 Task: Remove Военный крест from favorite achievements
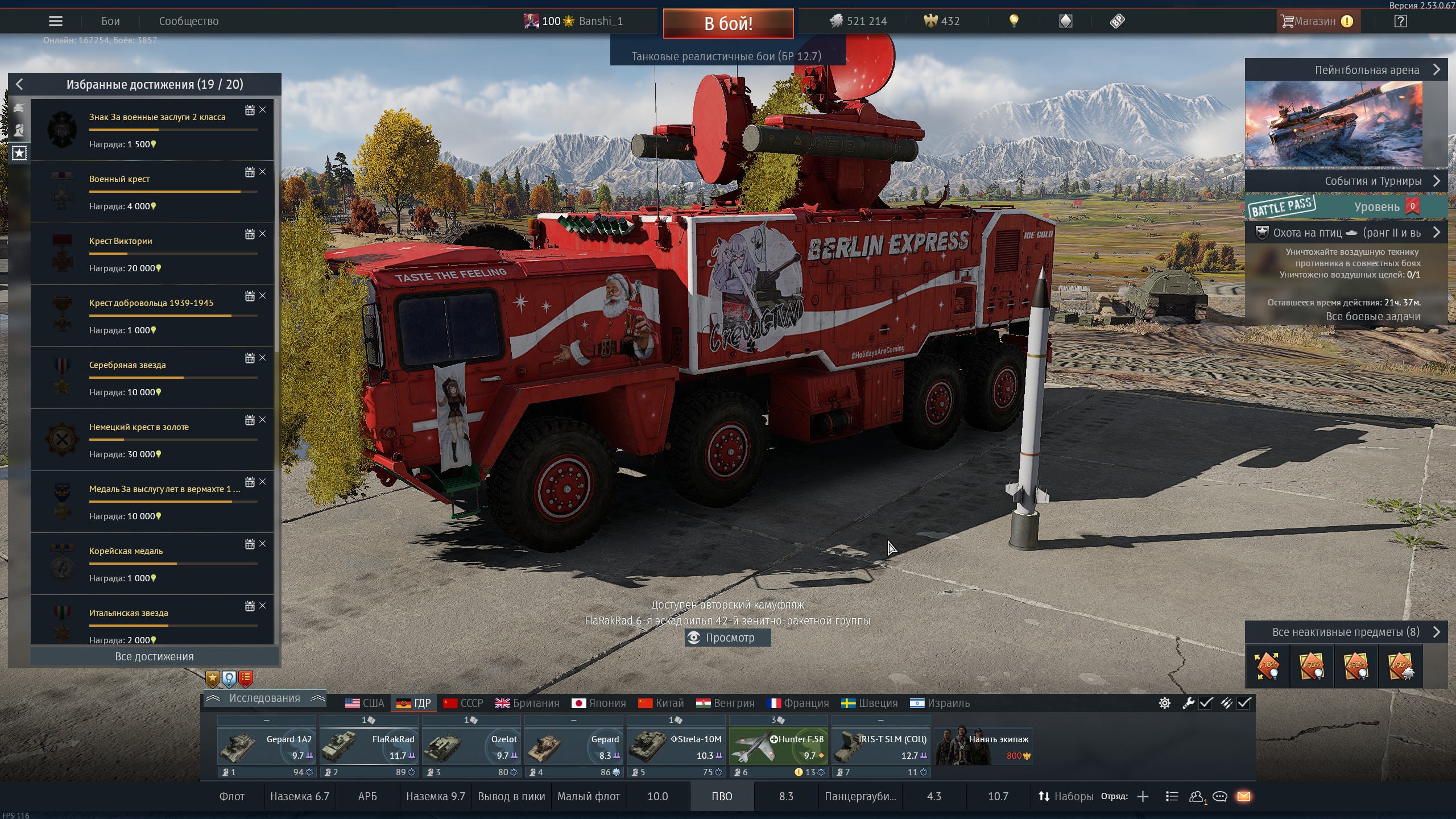pyautogui.click(x=262, y=172)
